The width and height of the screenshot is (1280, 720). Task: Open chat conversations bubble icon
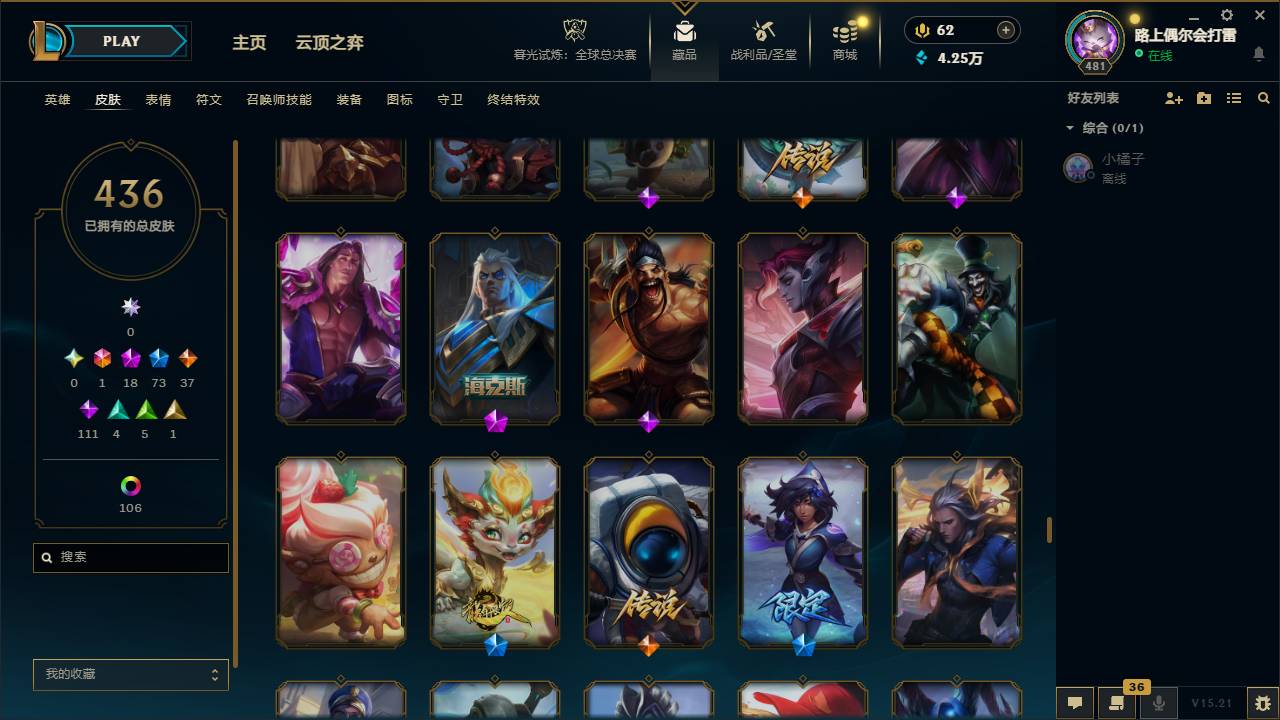coord(1075,704)
